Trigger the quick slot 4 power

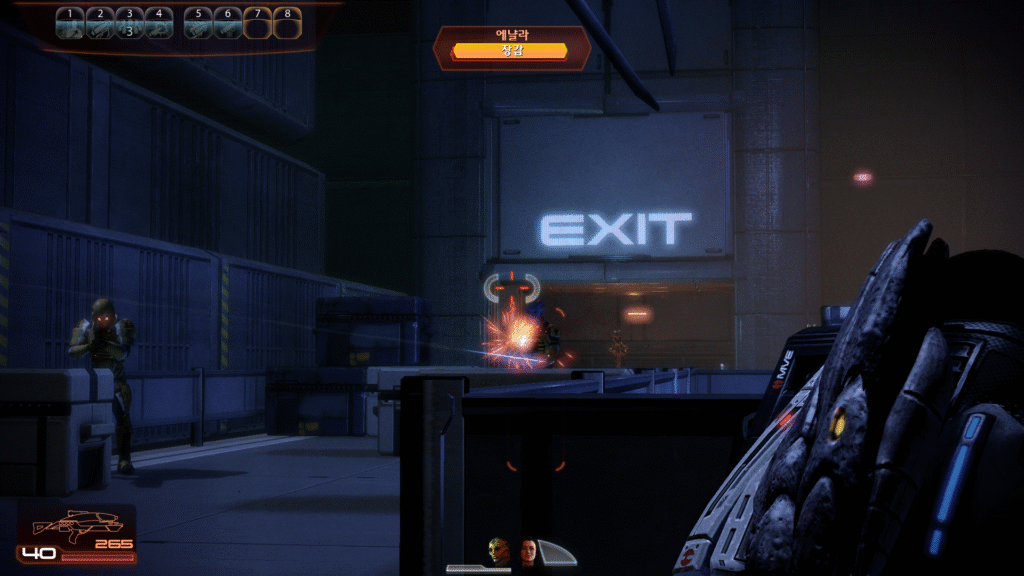[158, 23]
